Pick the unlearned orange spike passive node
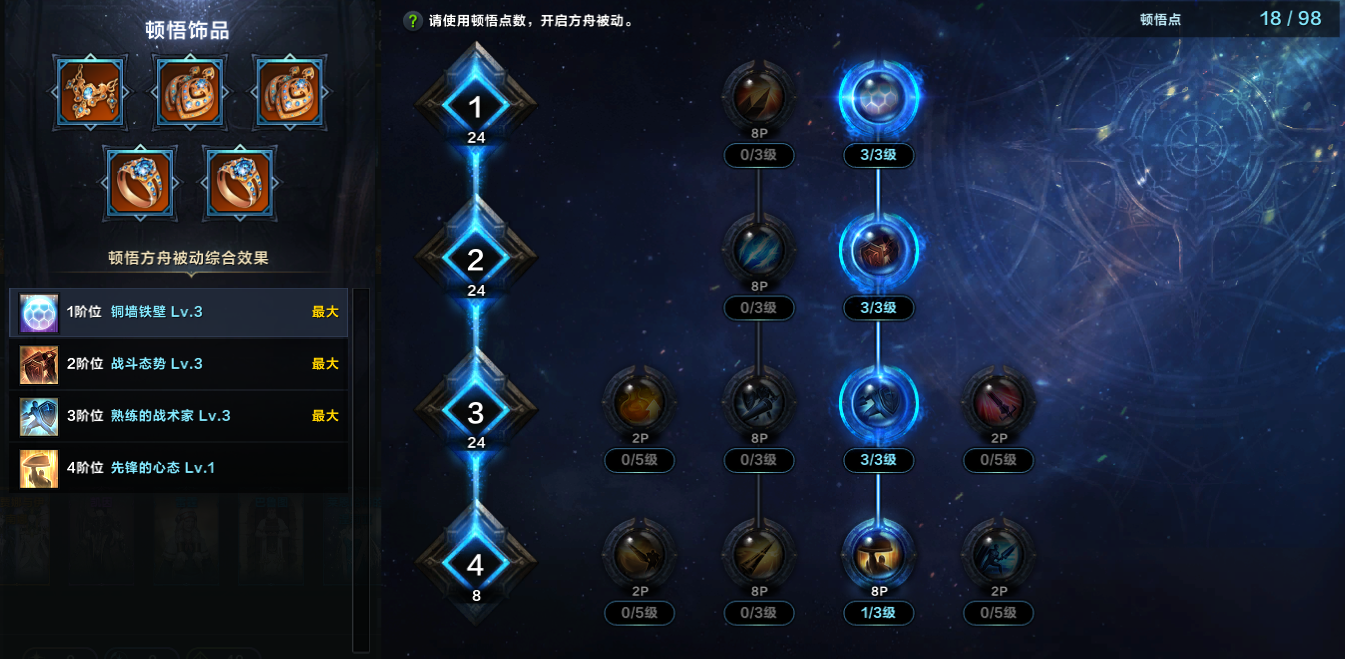The height and width of the screenshot is (659, 1345). 759,97
